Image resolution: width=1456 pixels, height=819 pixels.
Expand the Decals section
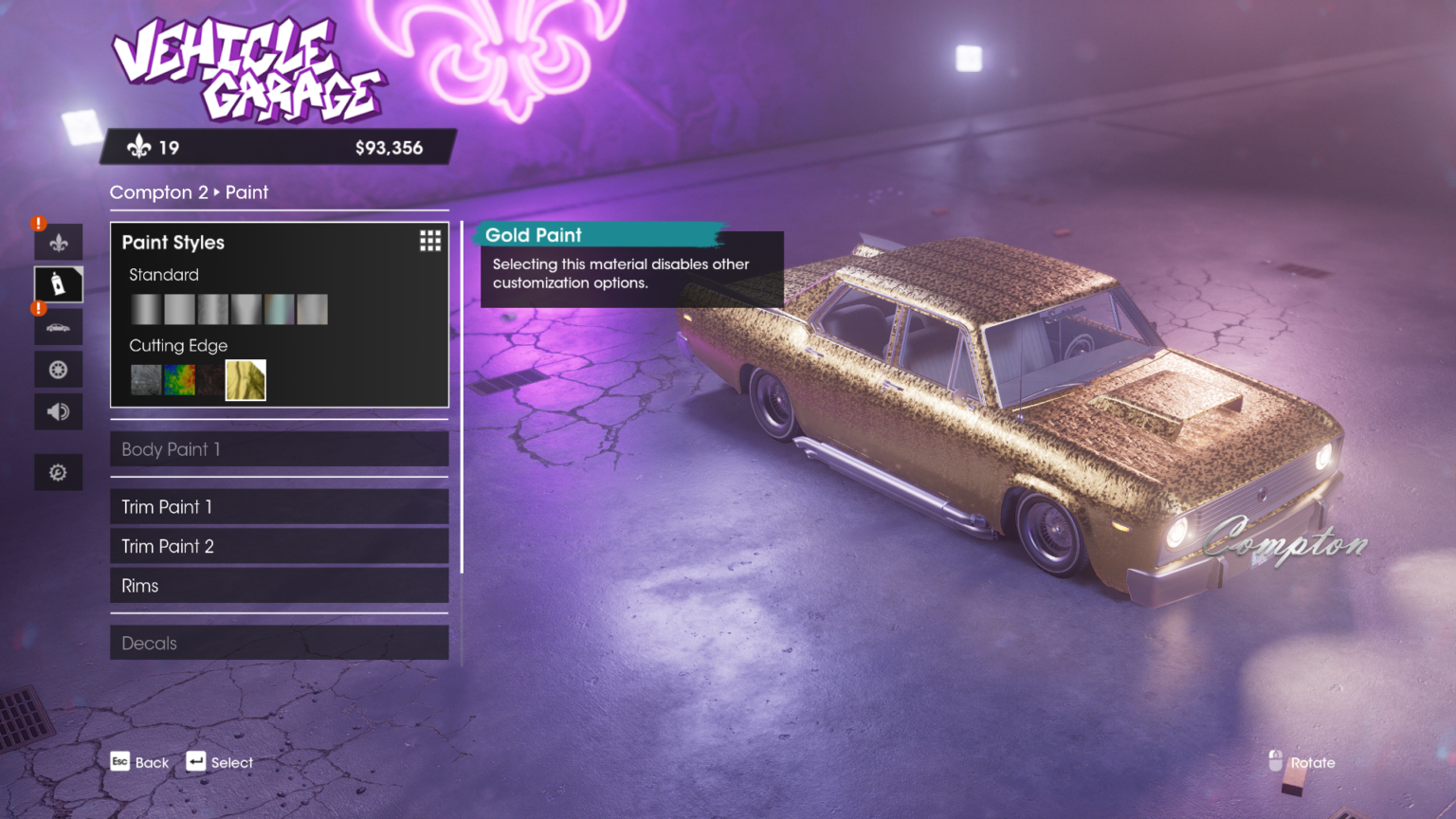279,643
